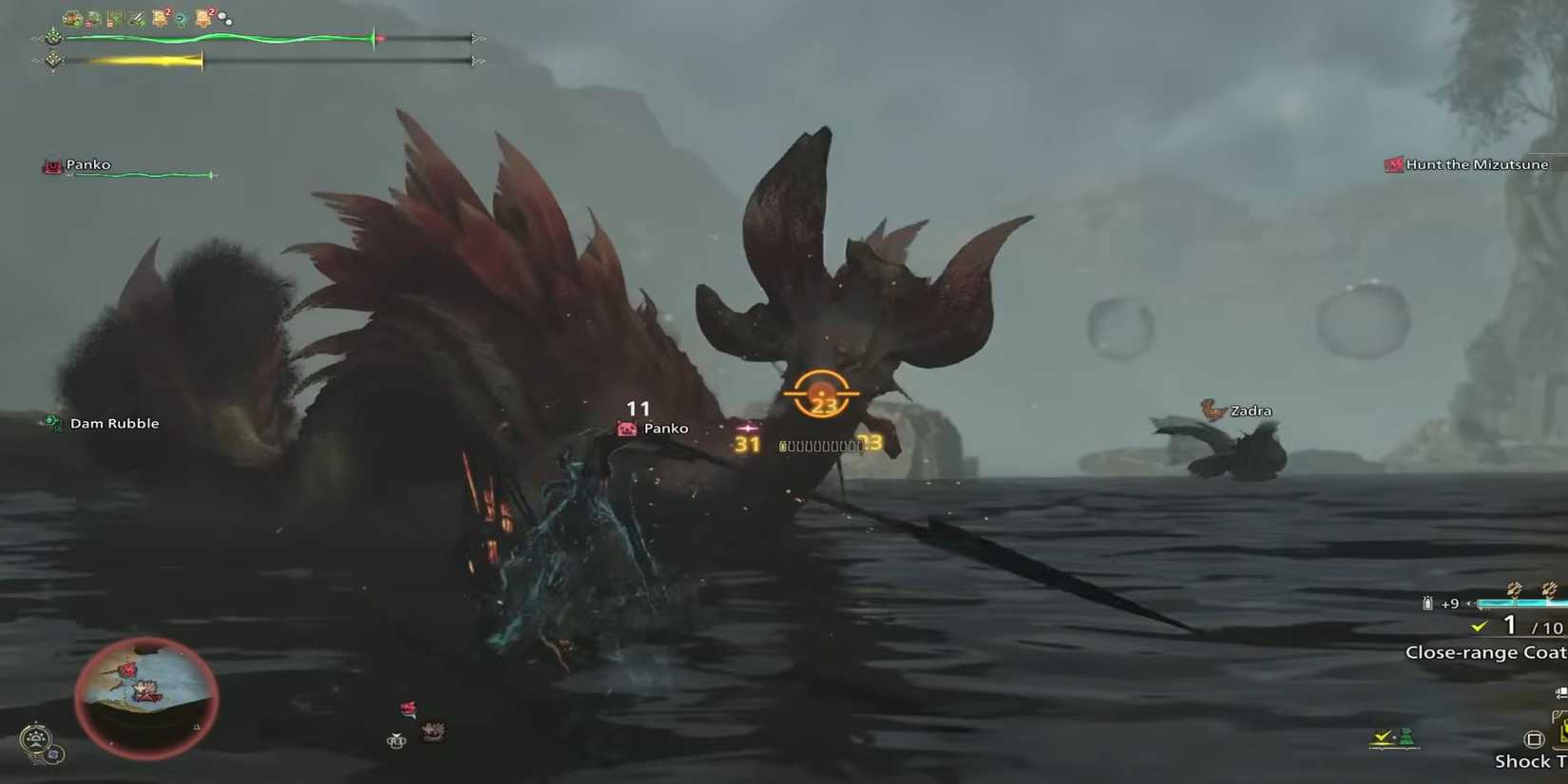The width and height of the screenshot is (1568, 784).
Task: Click the Hunt the Mizutsune objective text
Action: coord(1476,163)
